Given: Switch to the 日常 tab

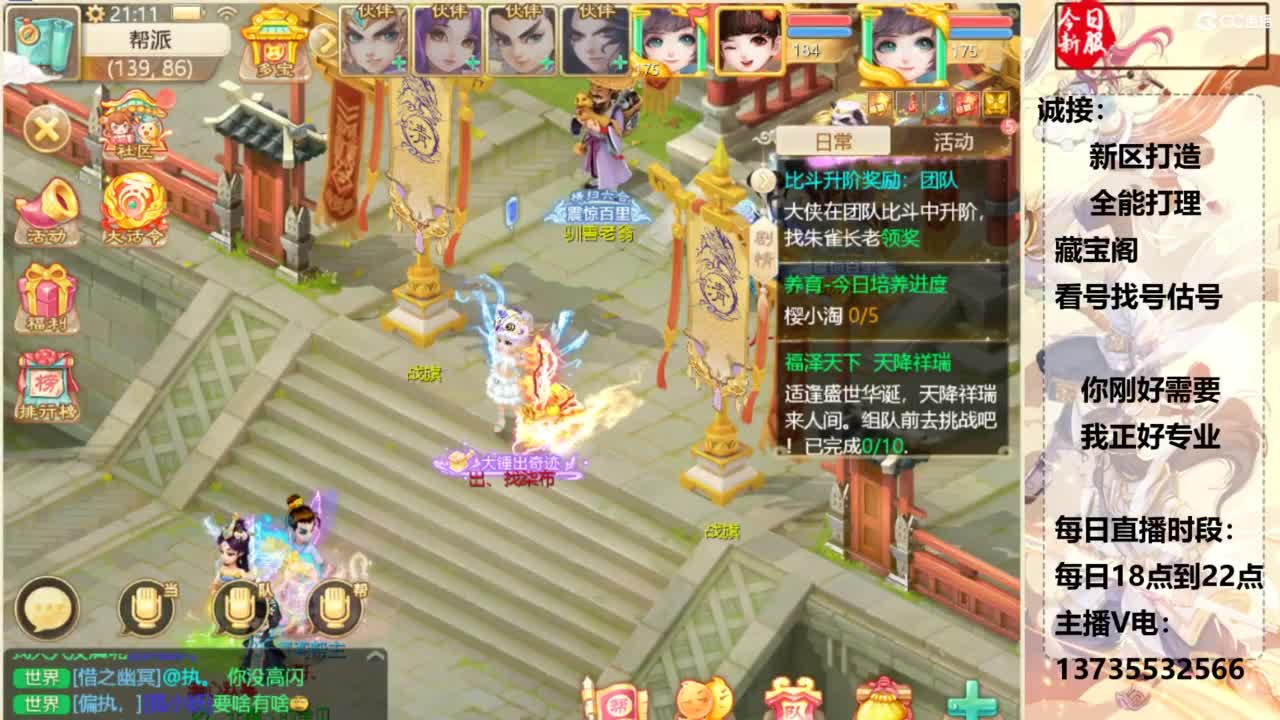Looking at the screenshot, I should click(834, 141).
